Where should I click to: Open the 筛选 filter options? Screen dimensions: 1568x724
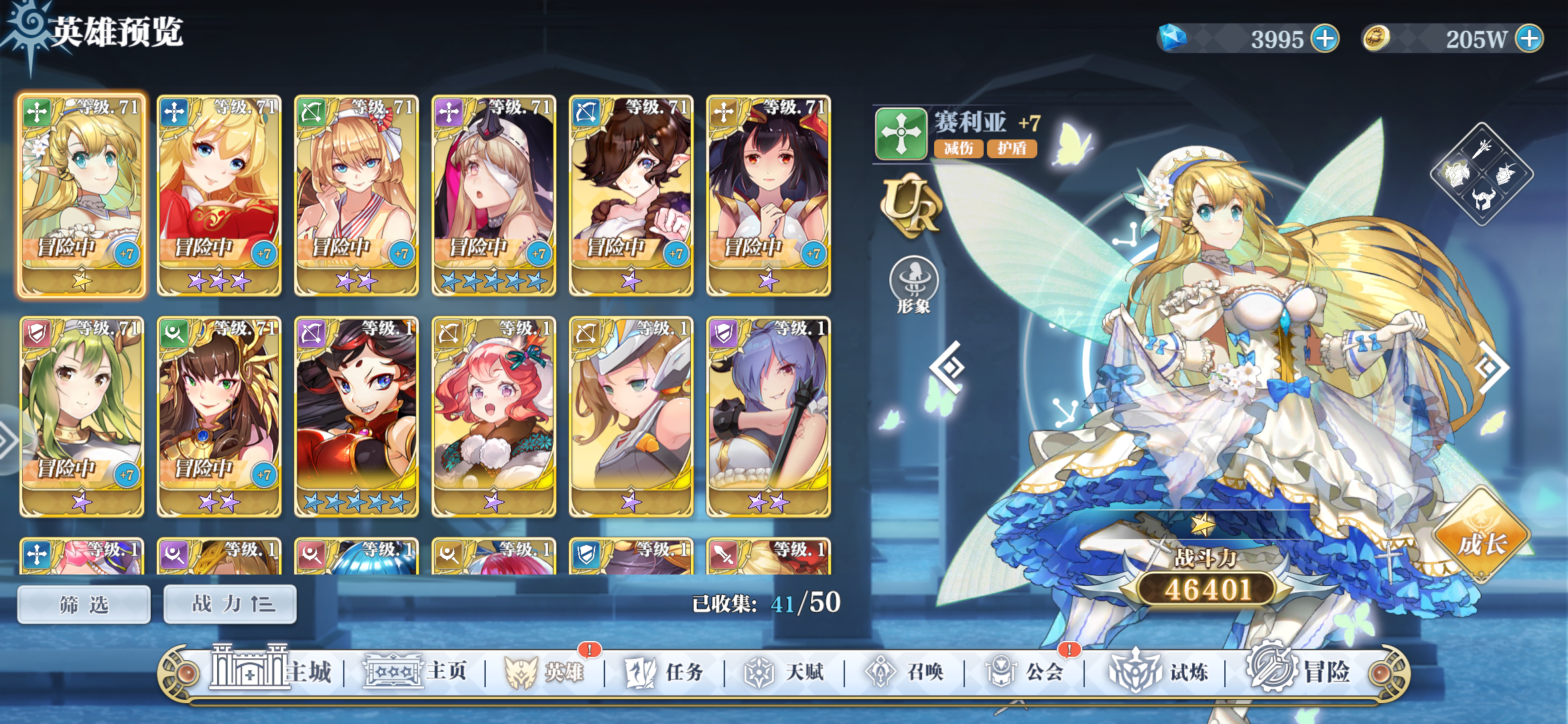tap(82, 603)
